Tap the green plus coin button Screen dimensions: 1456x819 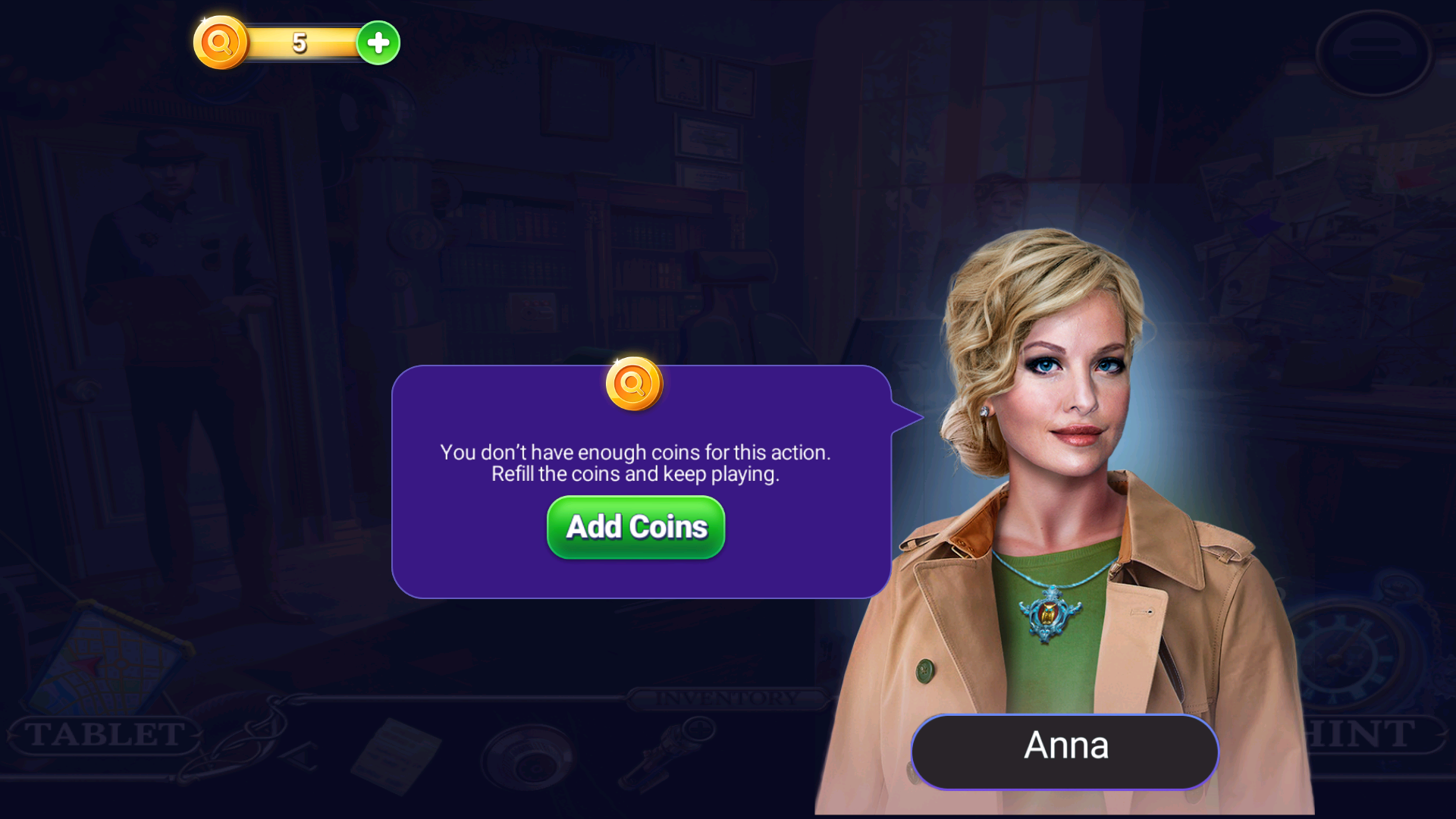click(378, 43)
